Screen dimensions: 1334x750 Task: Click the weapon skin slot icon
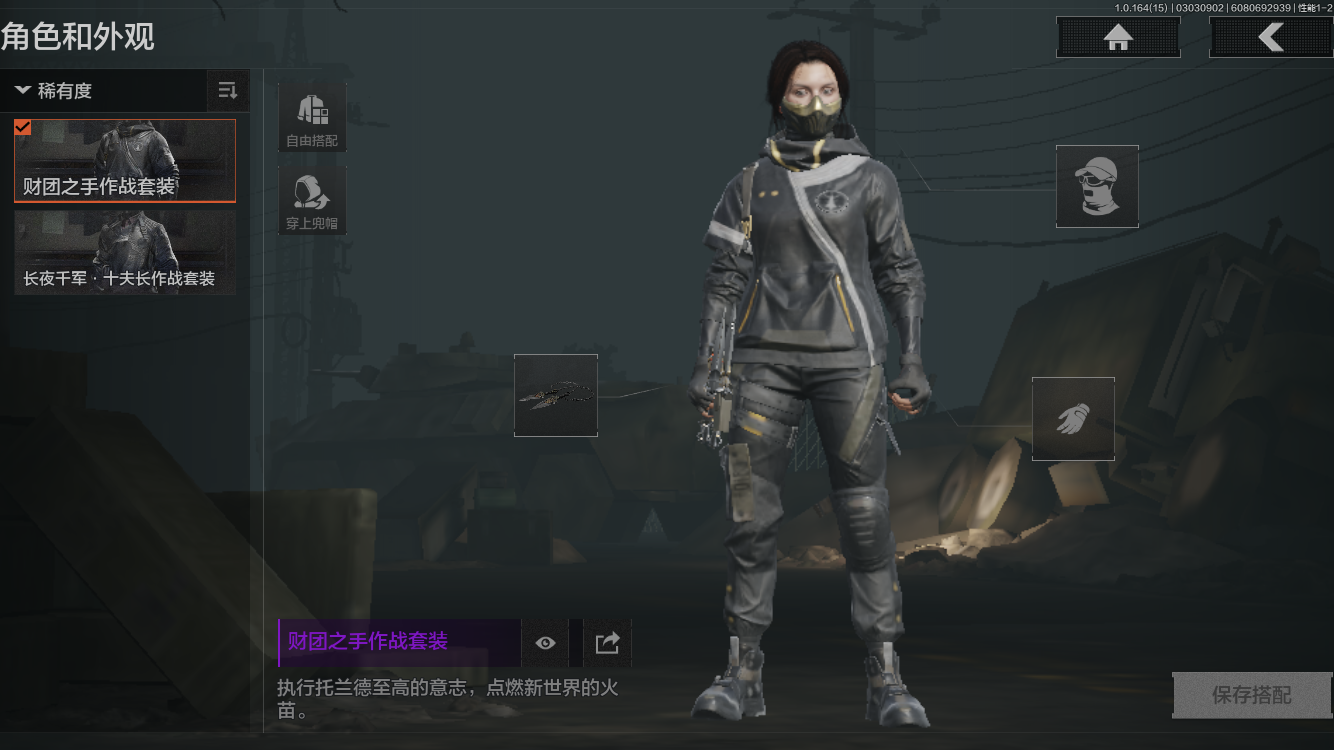(x=555, y=395)
